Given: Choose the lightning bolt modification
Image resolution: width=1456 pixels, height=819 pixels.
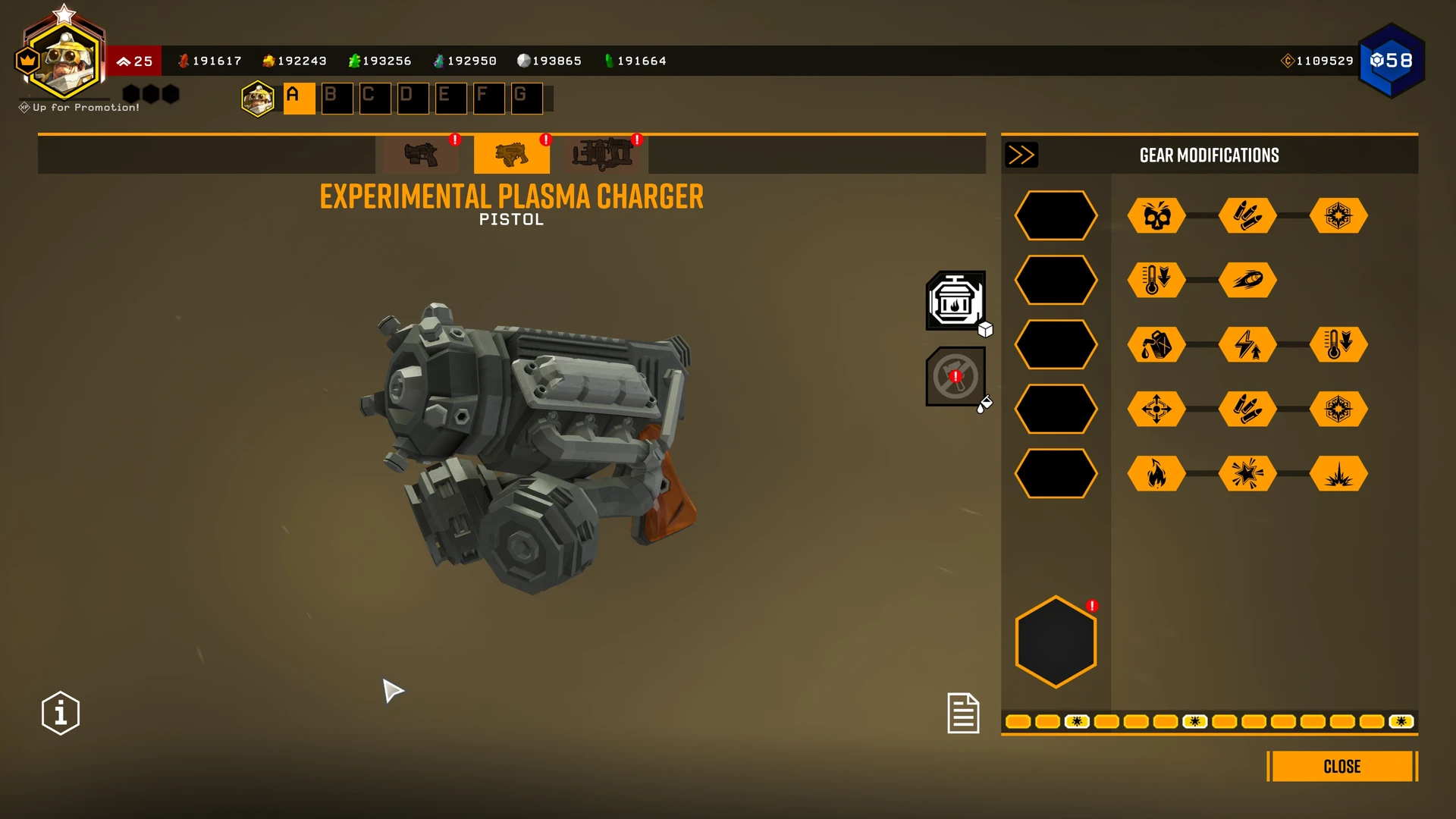Looking at the screenshot, I should [x=1247, y=345].
